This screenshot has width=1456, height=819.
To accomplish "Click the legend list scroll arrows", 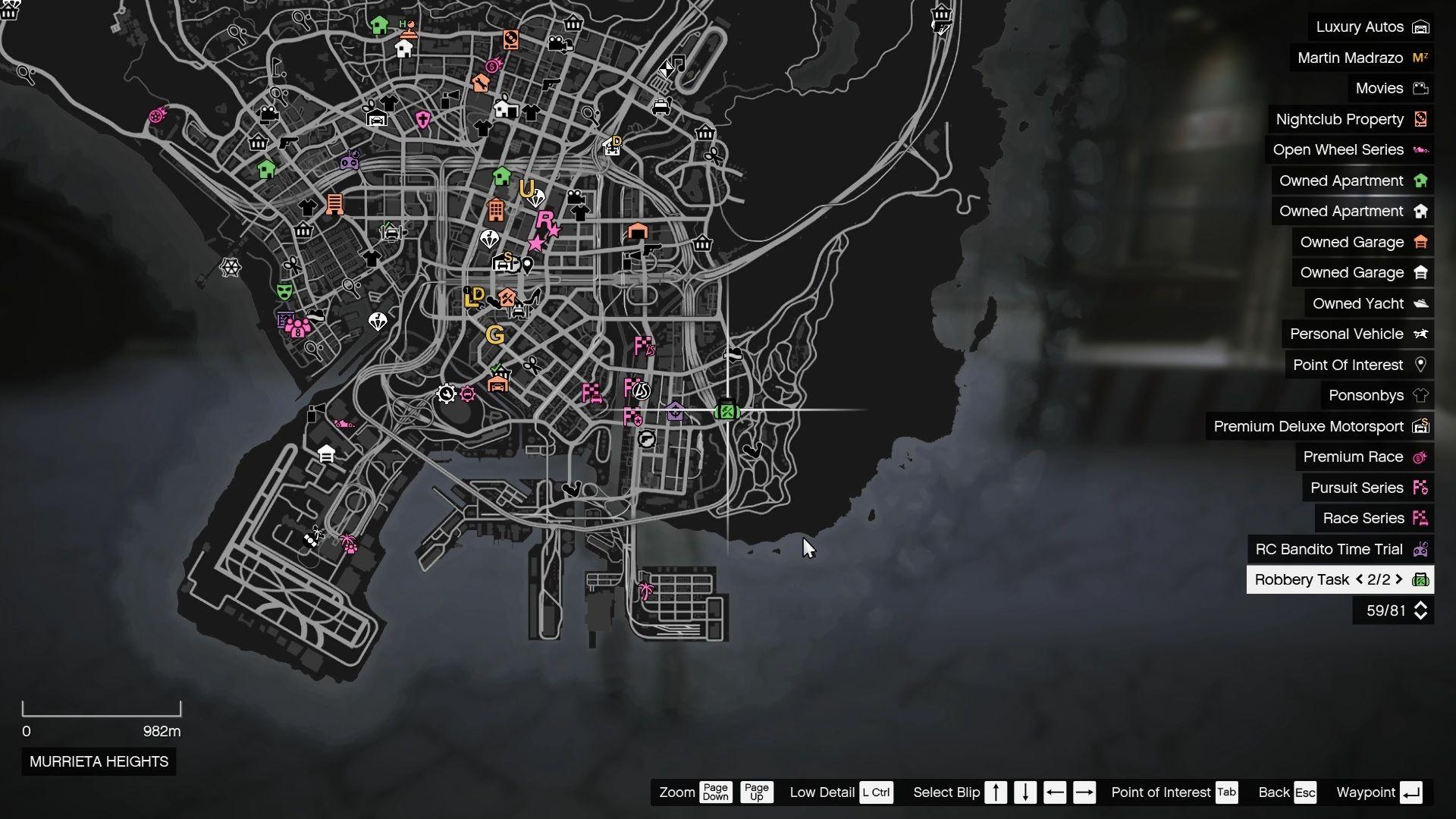I will pyautogui.click(x=1420, y=610).
